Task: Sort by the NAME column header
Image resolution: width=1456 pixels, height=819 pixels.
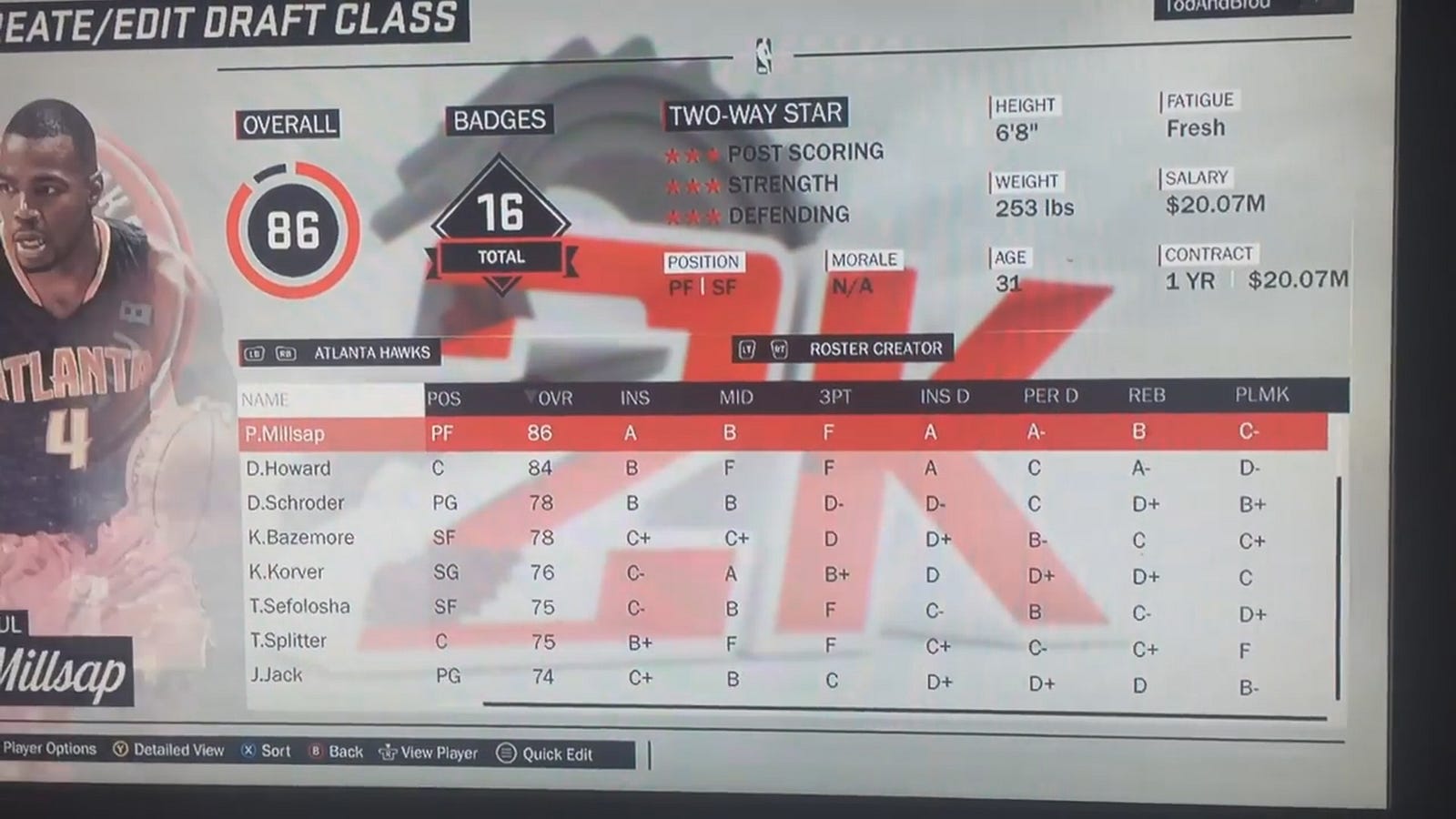Action: pos(265,399)
